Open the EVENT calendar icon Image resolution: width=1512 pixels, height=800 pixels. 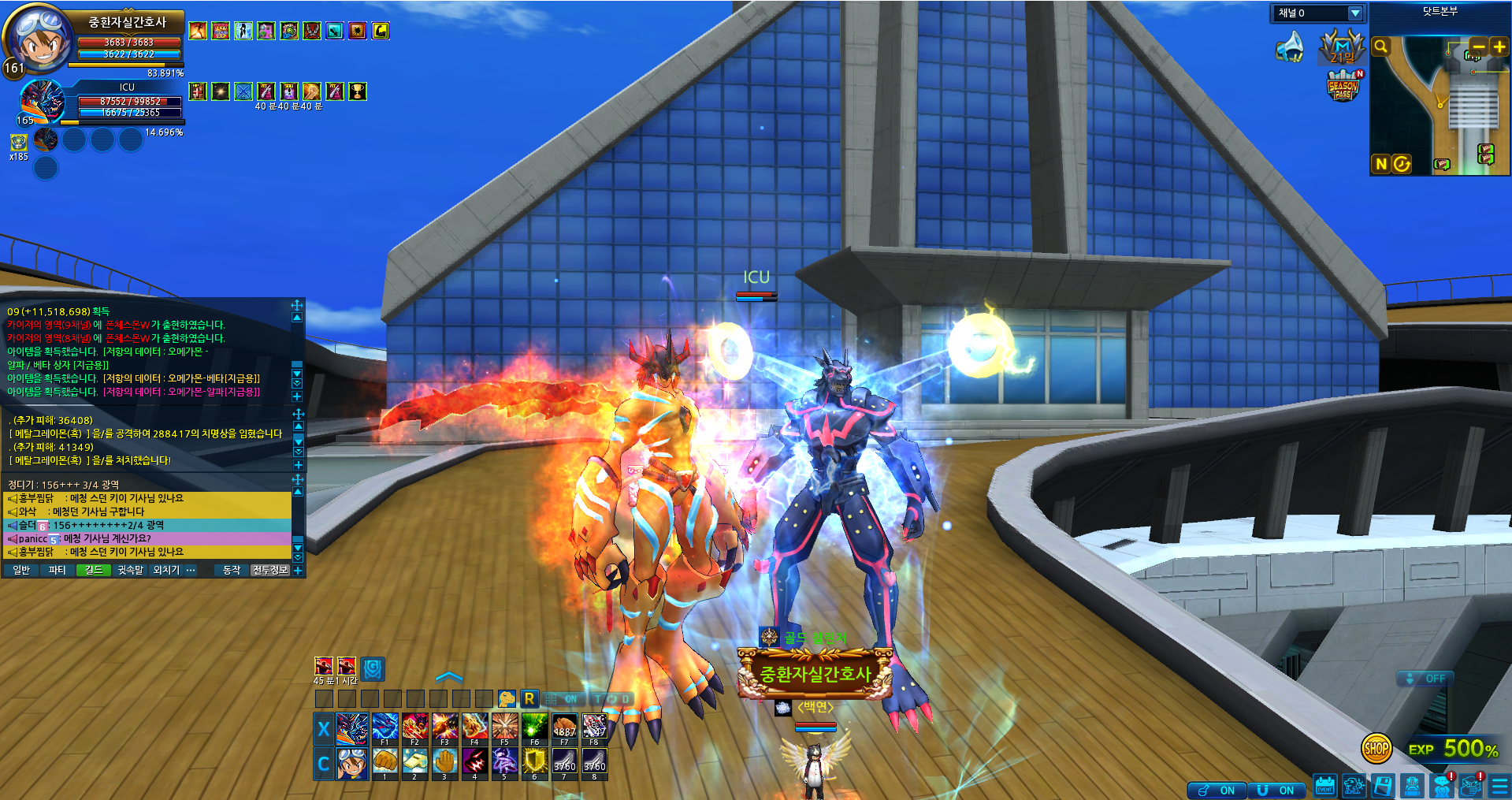[1325, 786]
